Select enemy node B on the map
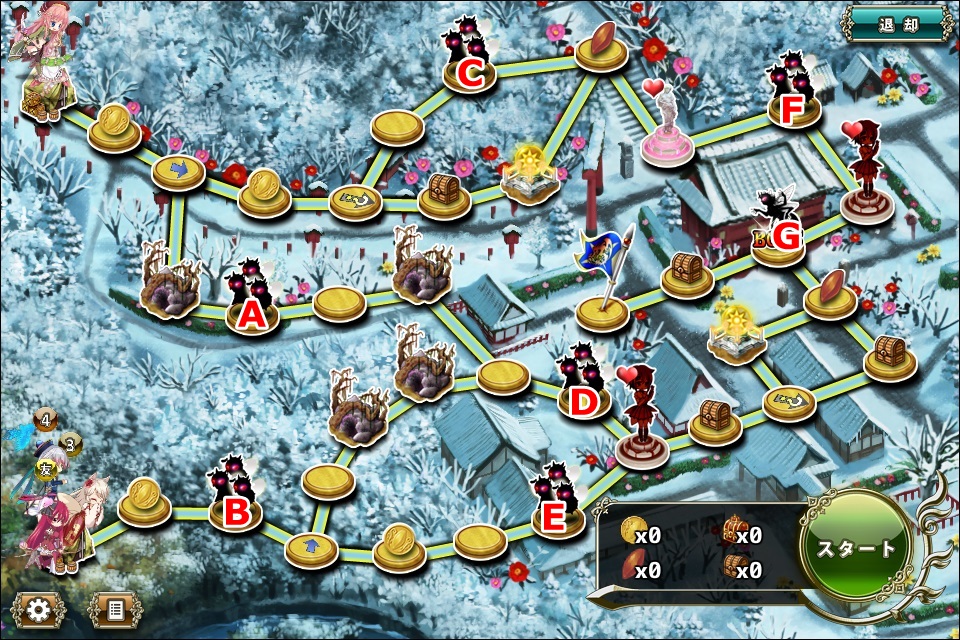Image resolution: width=960 pixels, height=640 pixels. [x=236, y=500]
